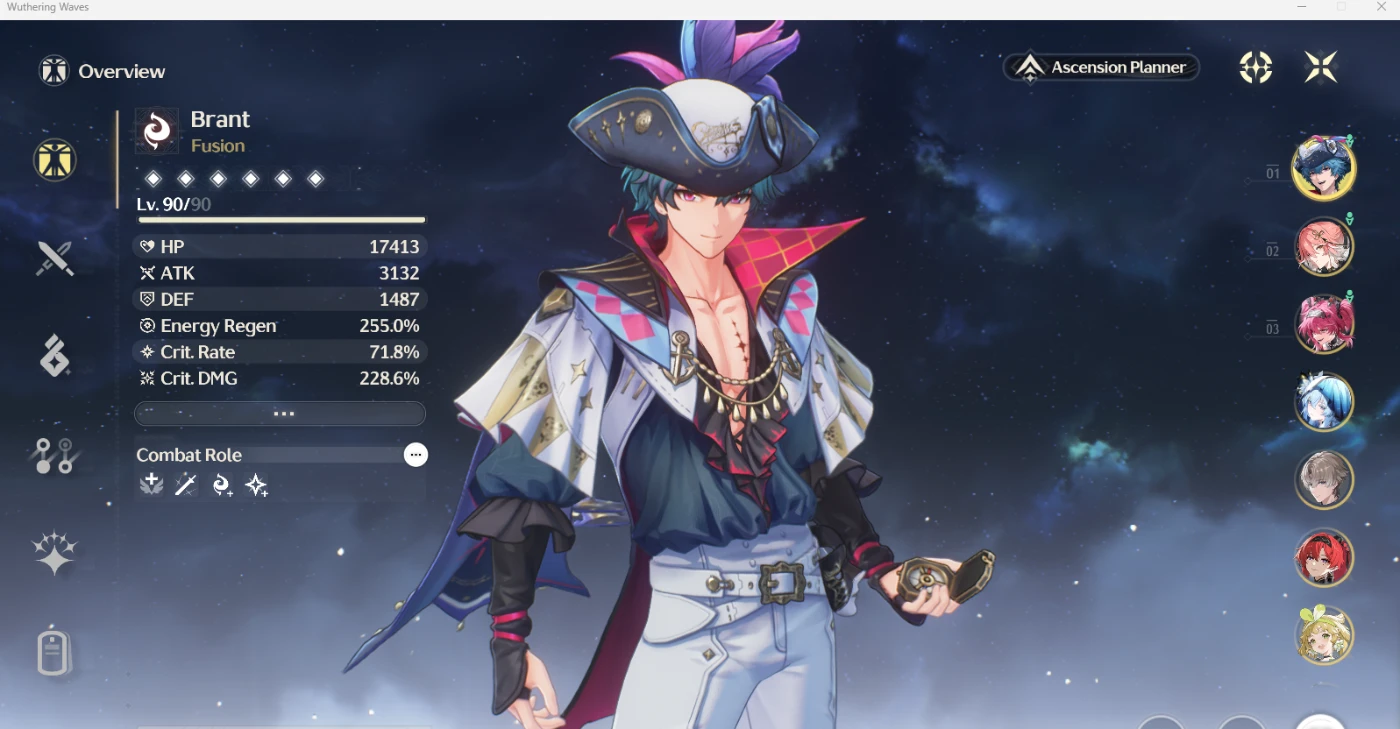
Task: Select the blue-and-white-haired character portrait
Action: (1324, 402)
